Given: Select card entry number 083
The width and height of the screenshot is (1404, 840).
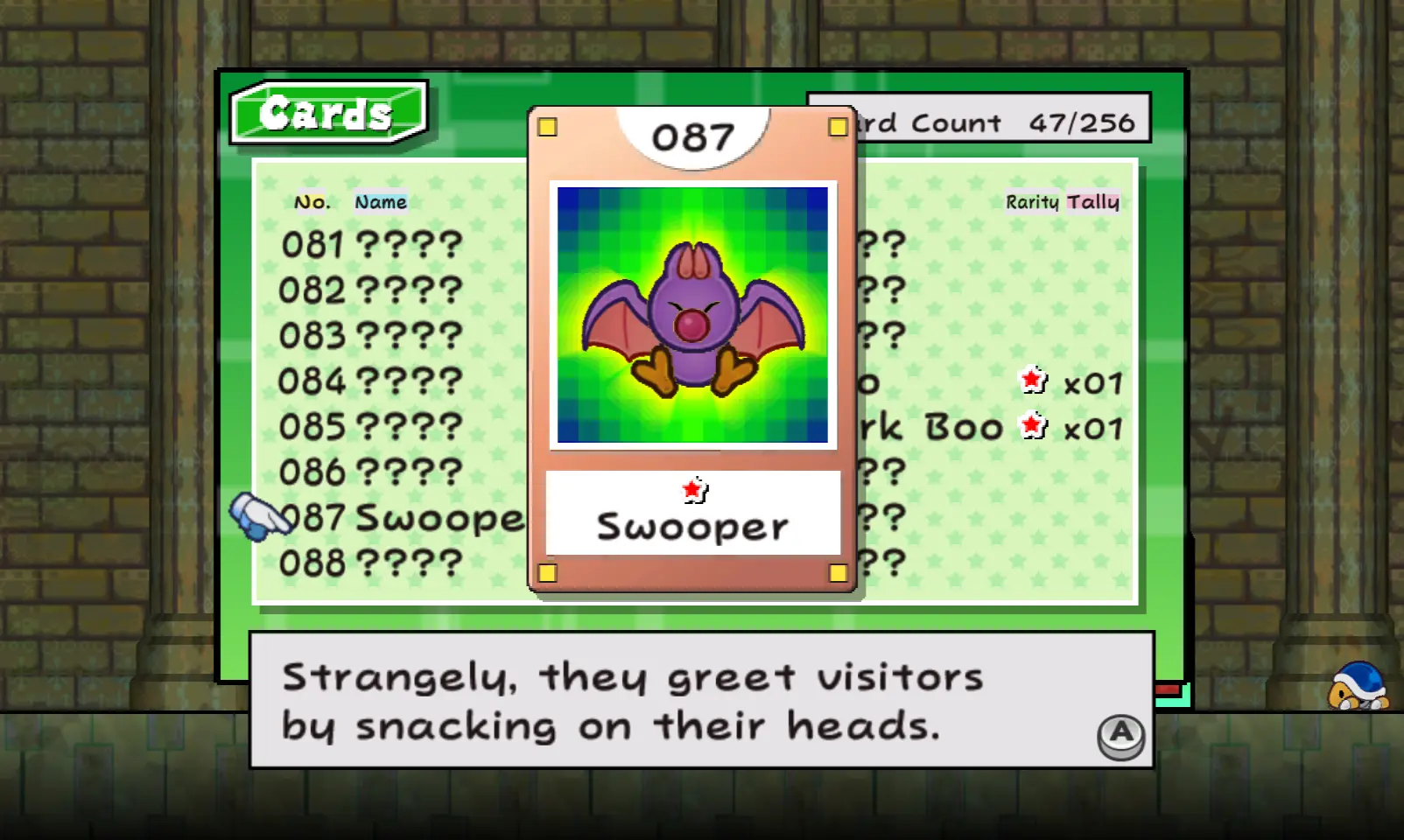Looking at the screenshot, I should click(371, 336).
